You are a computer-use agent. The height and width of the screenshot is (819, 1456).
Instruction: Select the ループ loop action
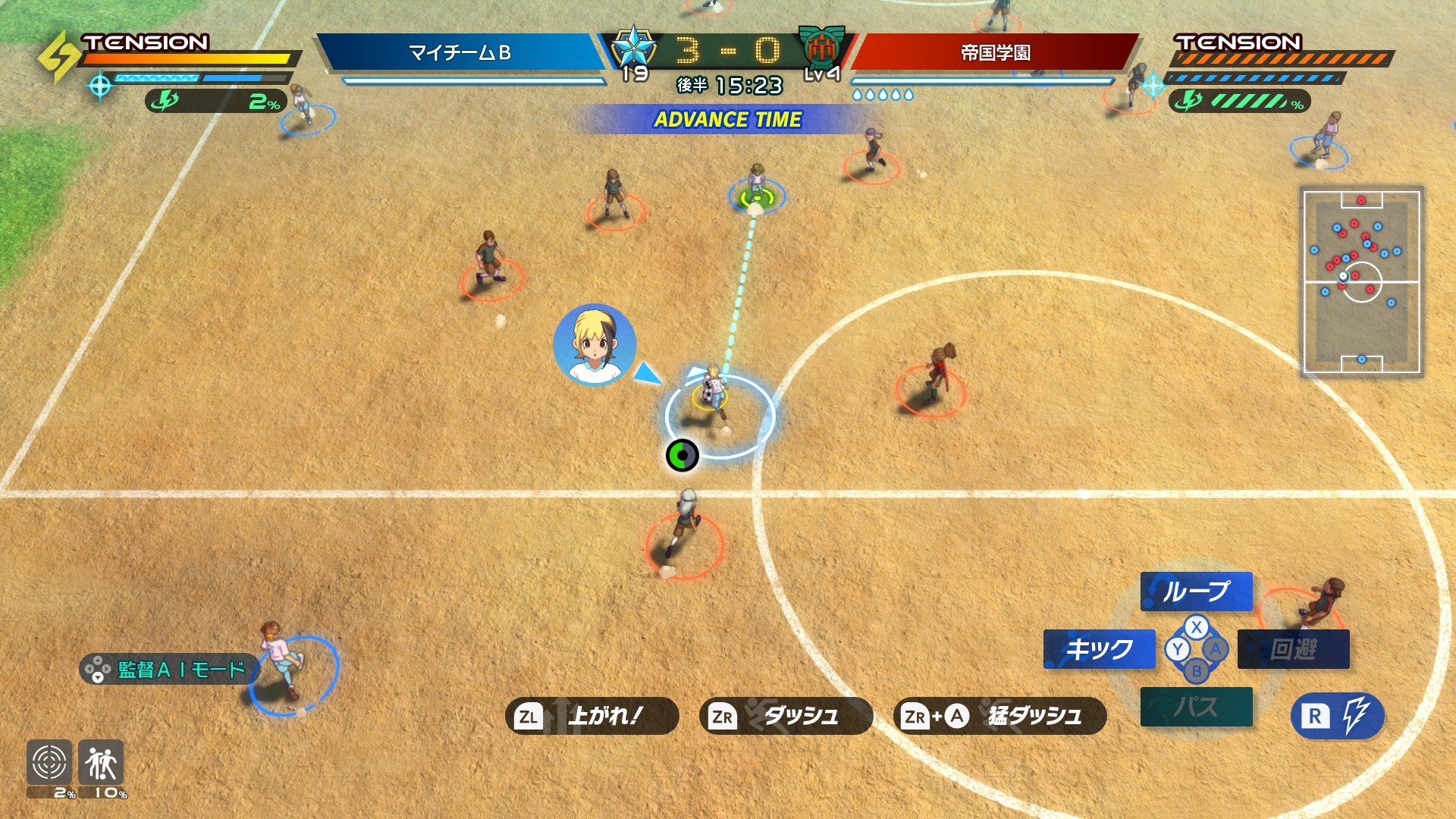point(1196,591)
